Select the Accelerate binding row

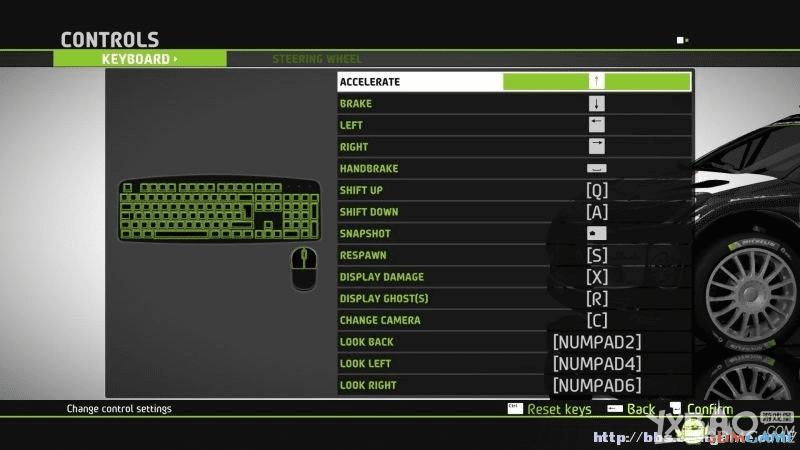(x=514, y=82)
